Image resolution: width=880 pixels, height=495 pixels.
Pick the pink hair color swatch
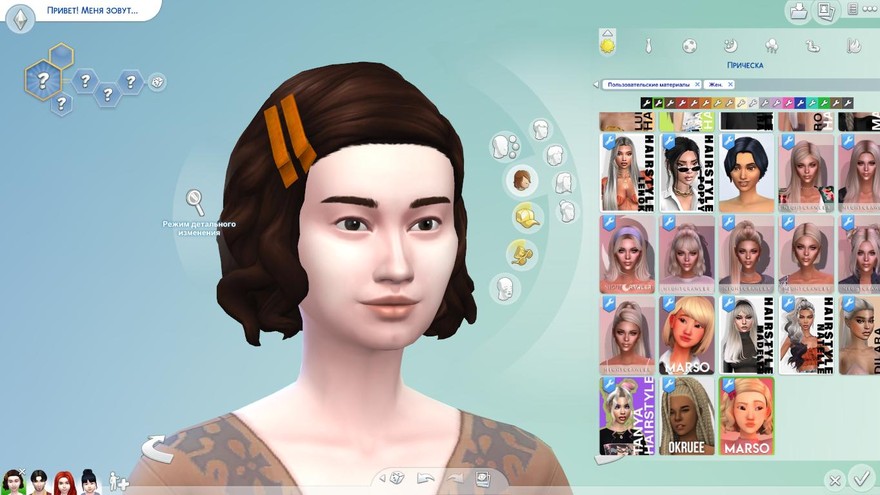tap(788, 103)
